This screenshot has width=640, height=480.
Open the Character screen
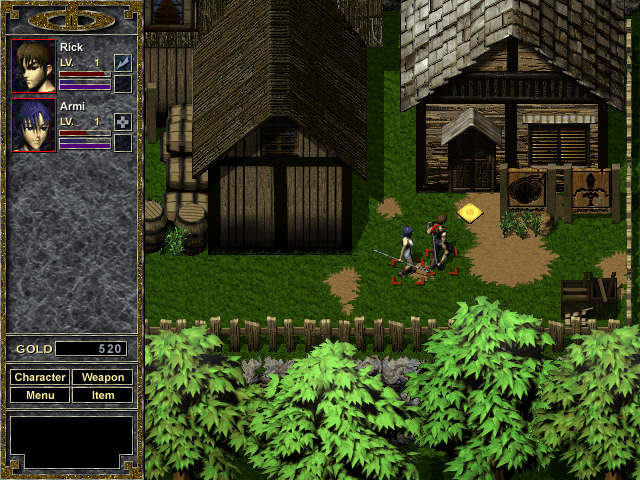tap(40, 377)
